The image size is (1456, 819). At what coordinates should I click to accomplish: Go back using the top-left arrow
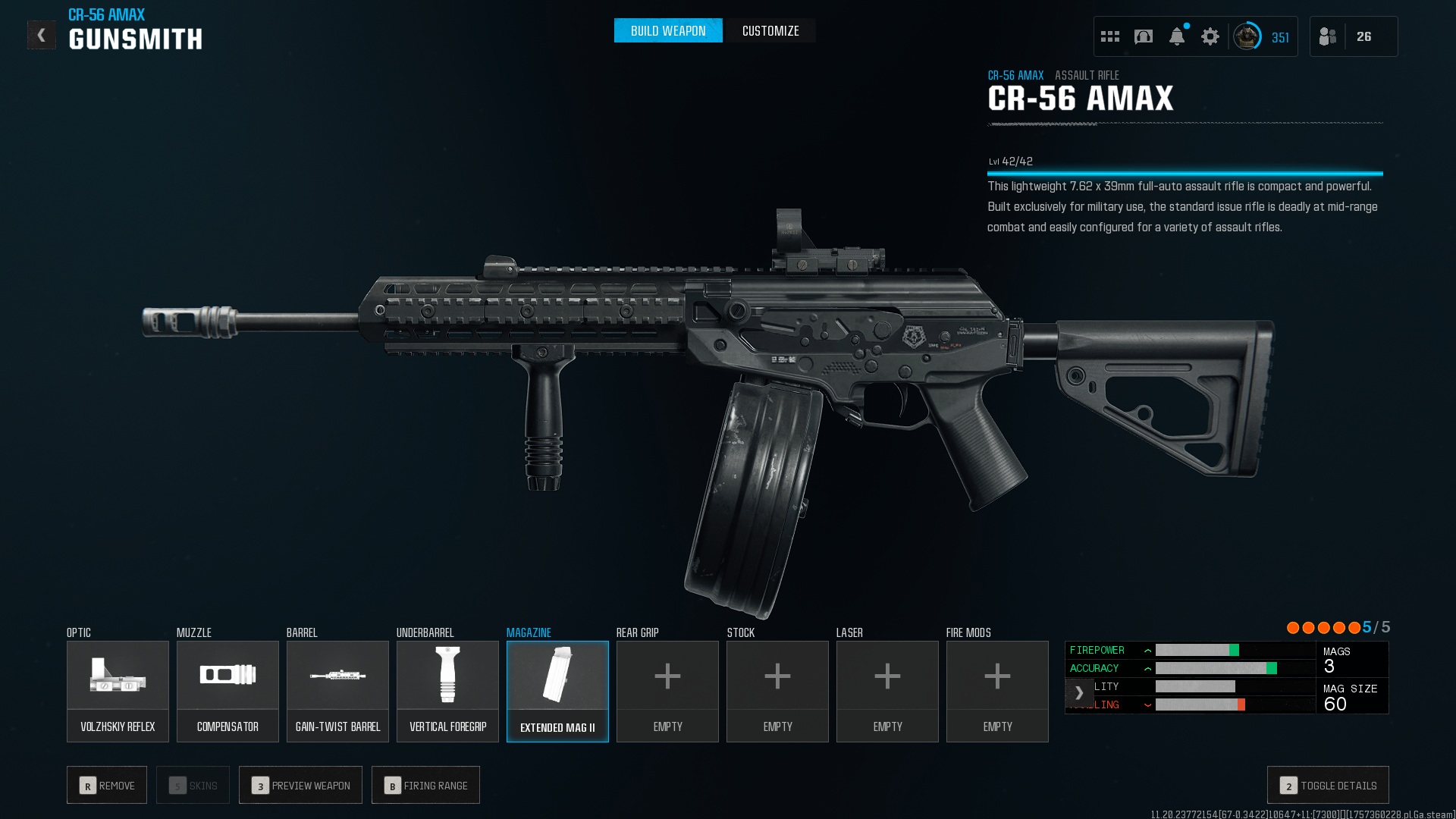(x=42, y=35)
